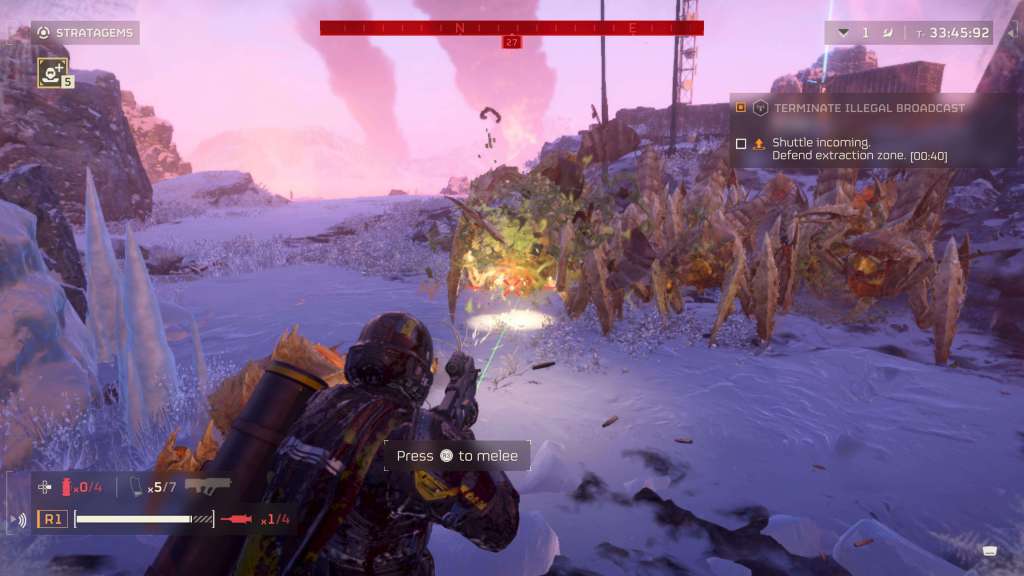Click the reinforcements remaining triangle icon

[x=843, y=33]
